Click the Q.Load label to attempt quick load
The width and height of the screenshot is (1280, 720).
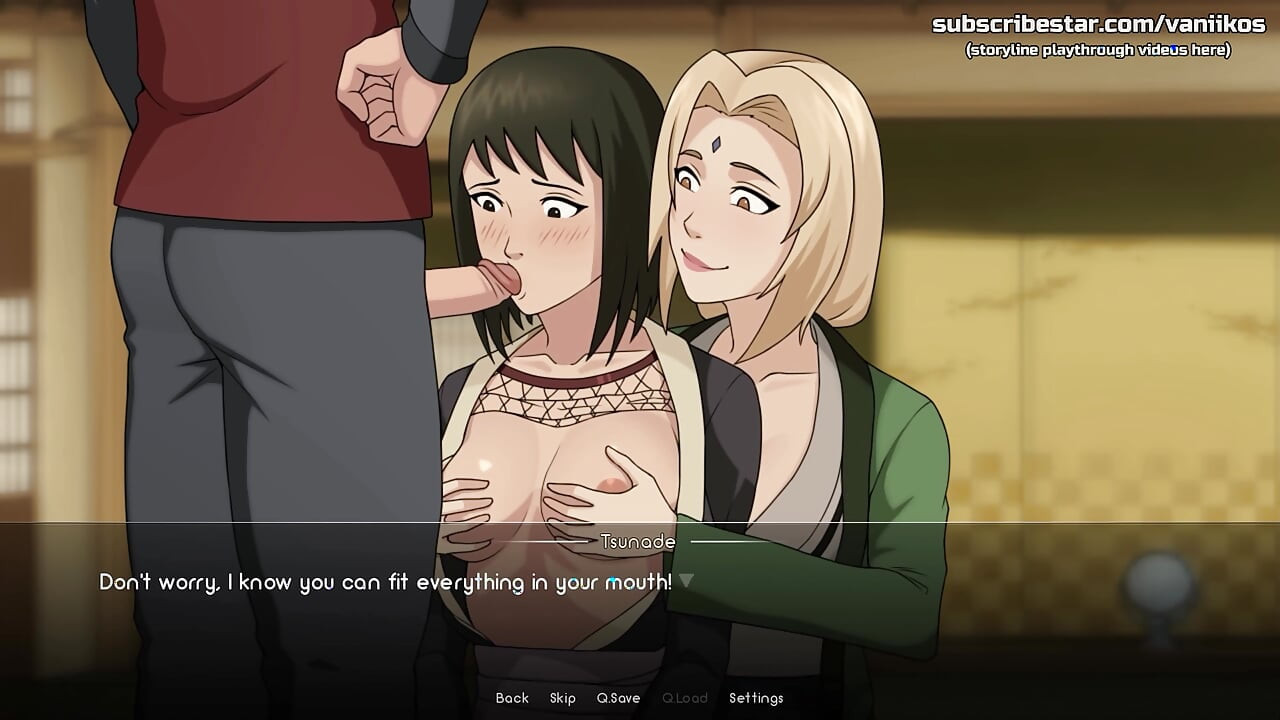(686, 698)
